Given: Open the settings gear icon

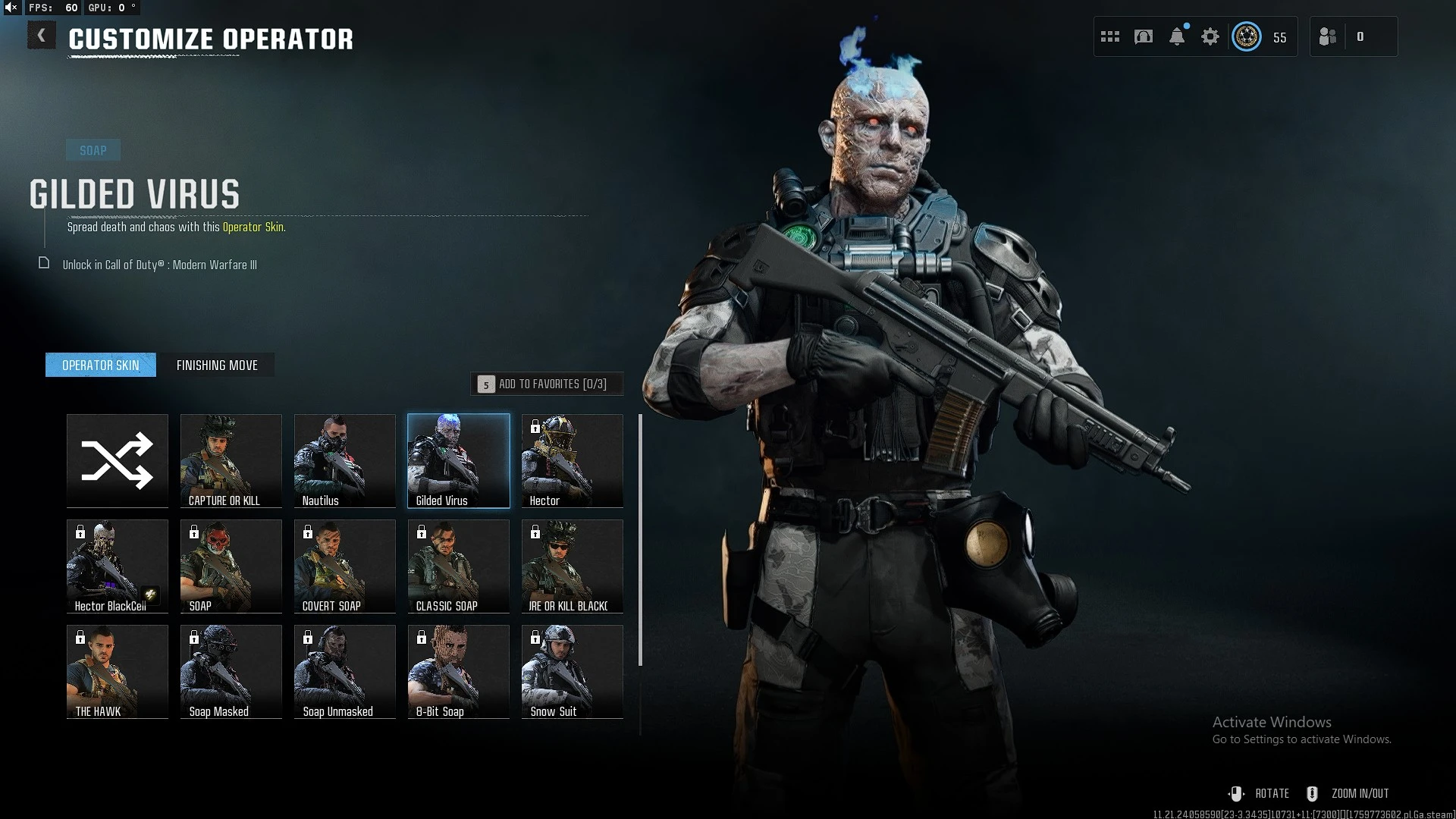Looking at the screenshot, I should coord(1210,36).
